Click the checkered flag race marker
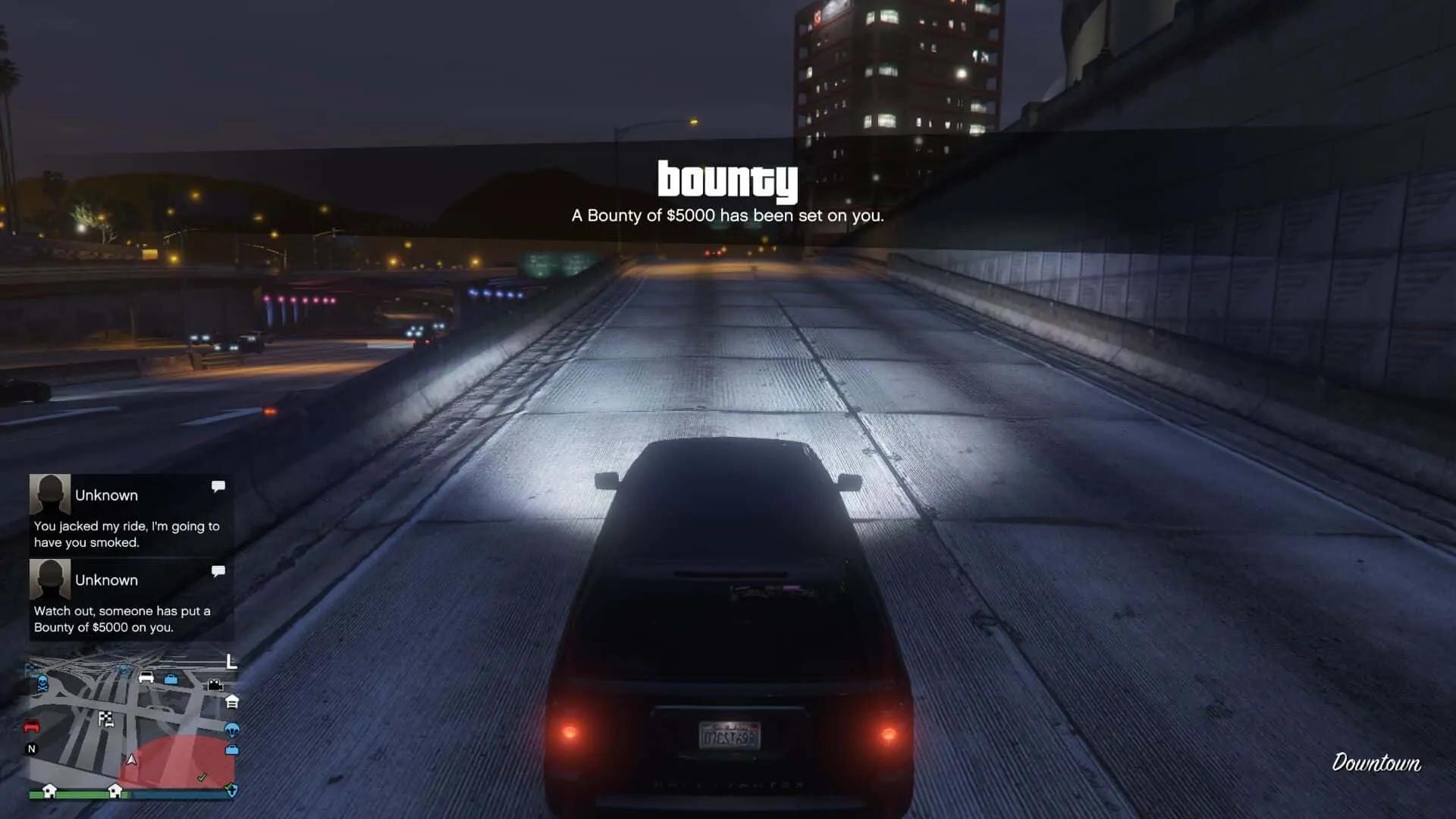1456x819 pixels. tap(106, 719)
